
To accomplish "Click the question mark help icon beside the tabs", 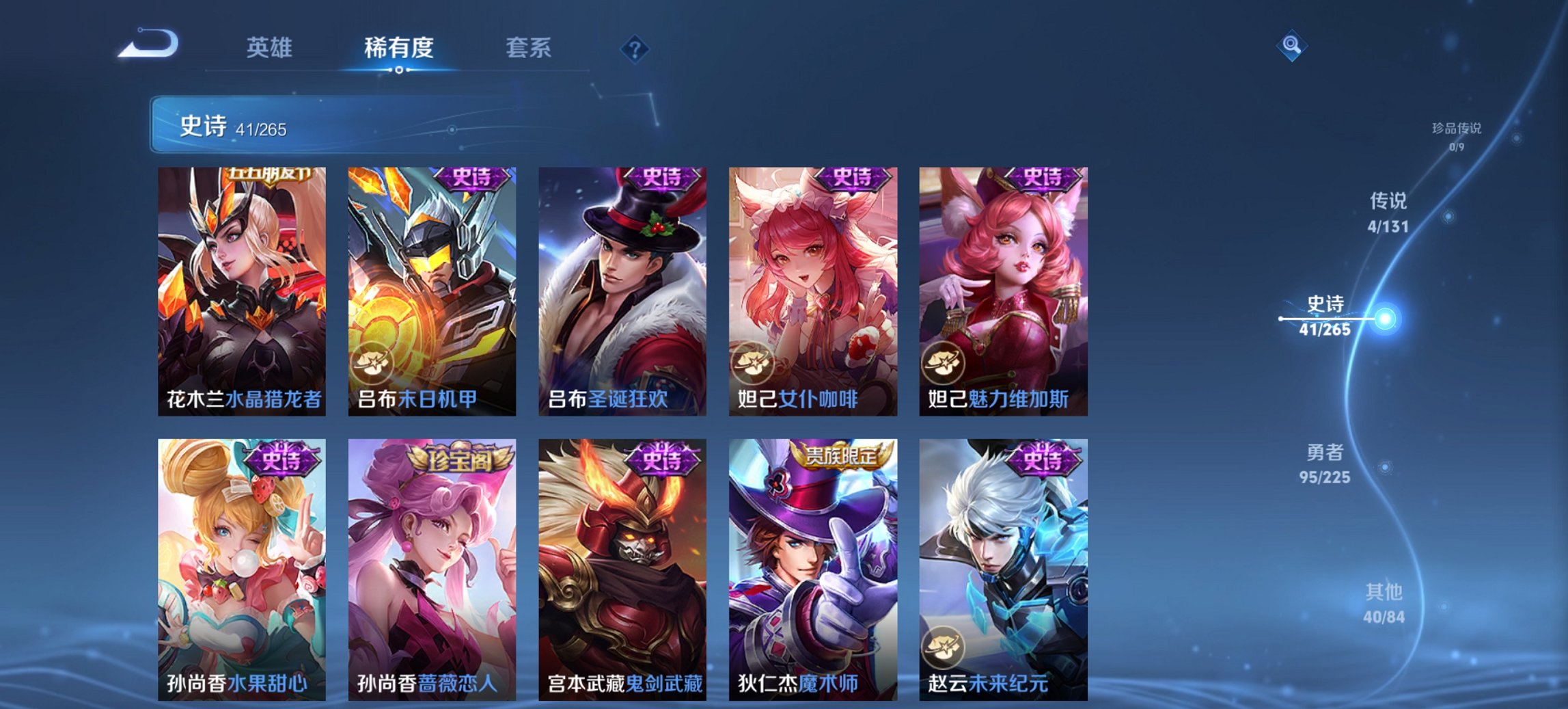I will [635, 49].
